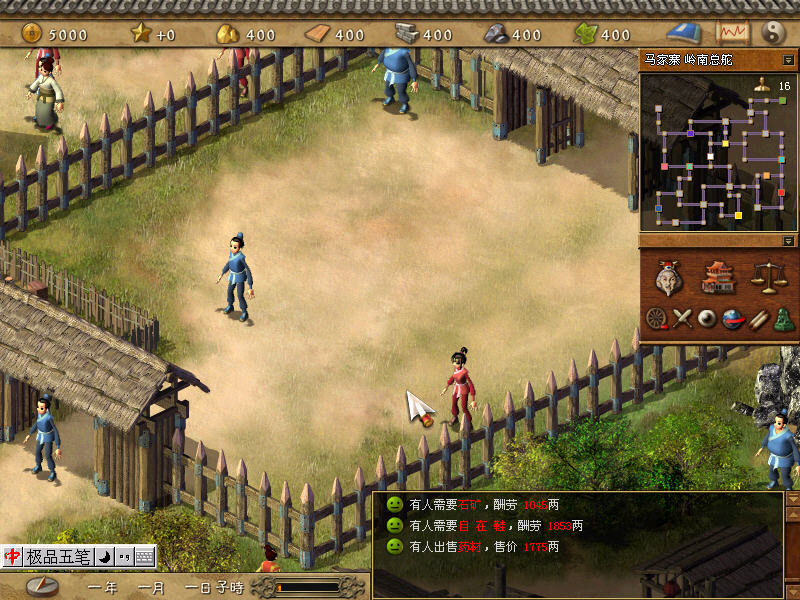This screenshot has width=800, height=600.
Task: Click the compass dial beside the date
Action: point(41,587)
